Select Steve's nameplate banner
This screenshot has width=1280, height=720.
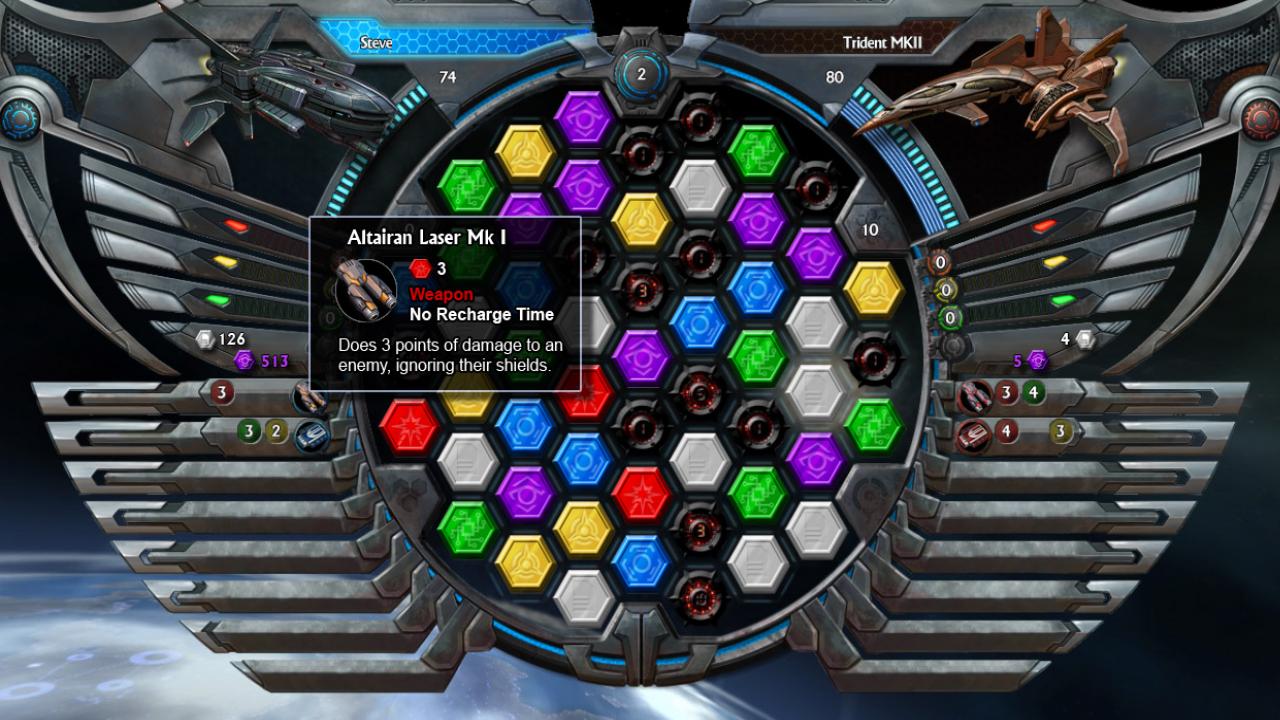(377, 42)
